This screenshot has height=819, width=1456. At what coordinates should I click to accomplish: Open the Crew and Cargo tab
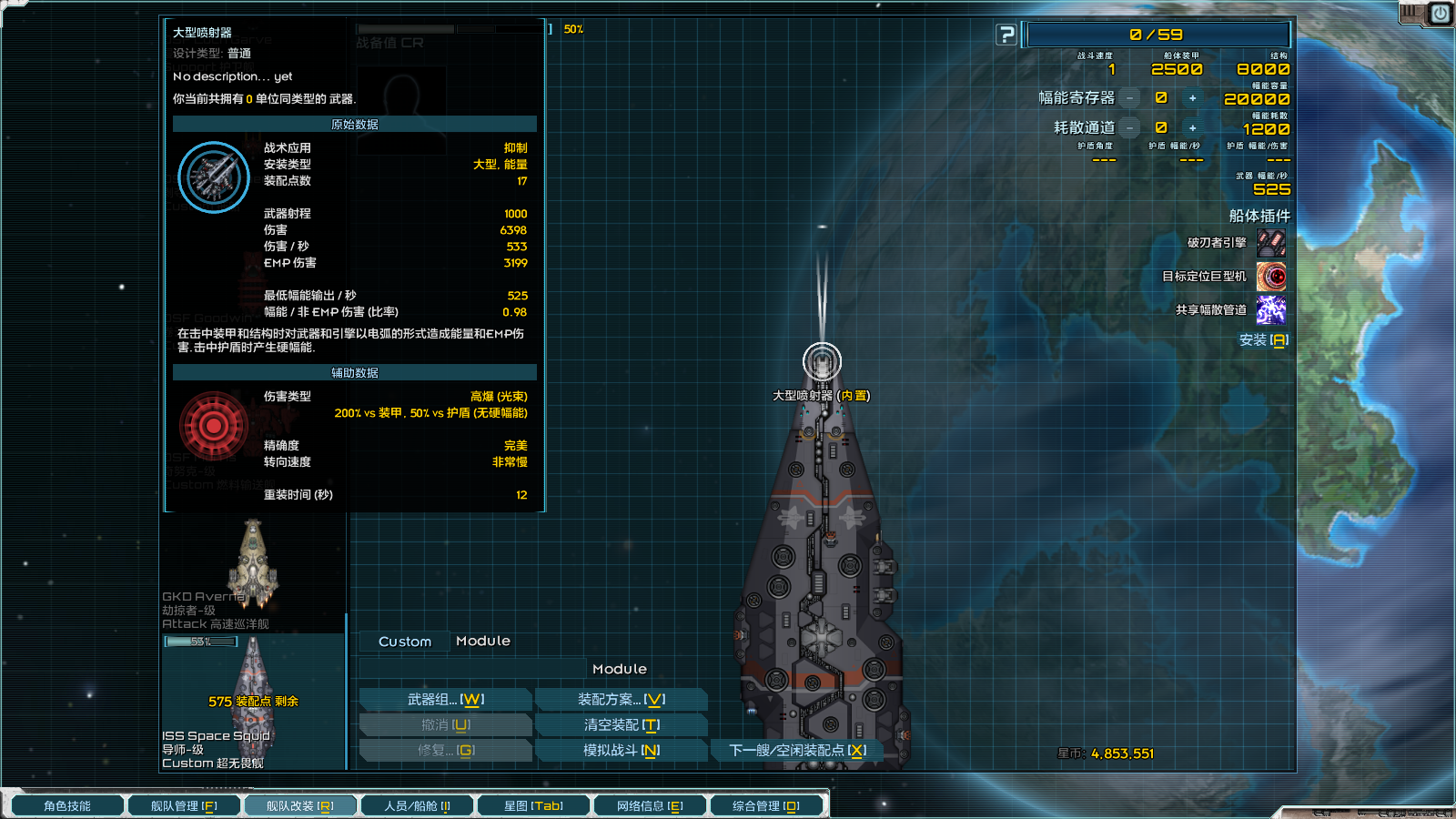[417, 806]
